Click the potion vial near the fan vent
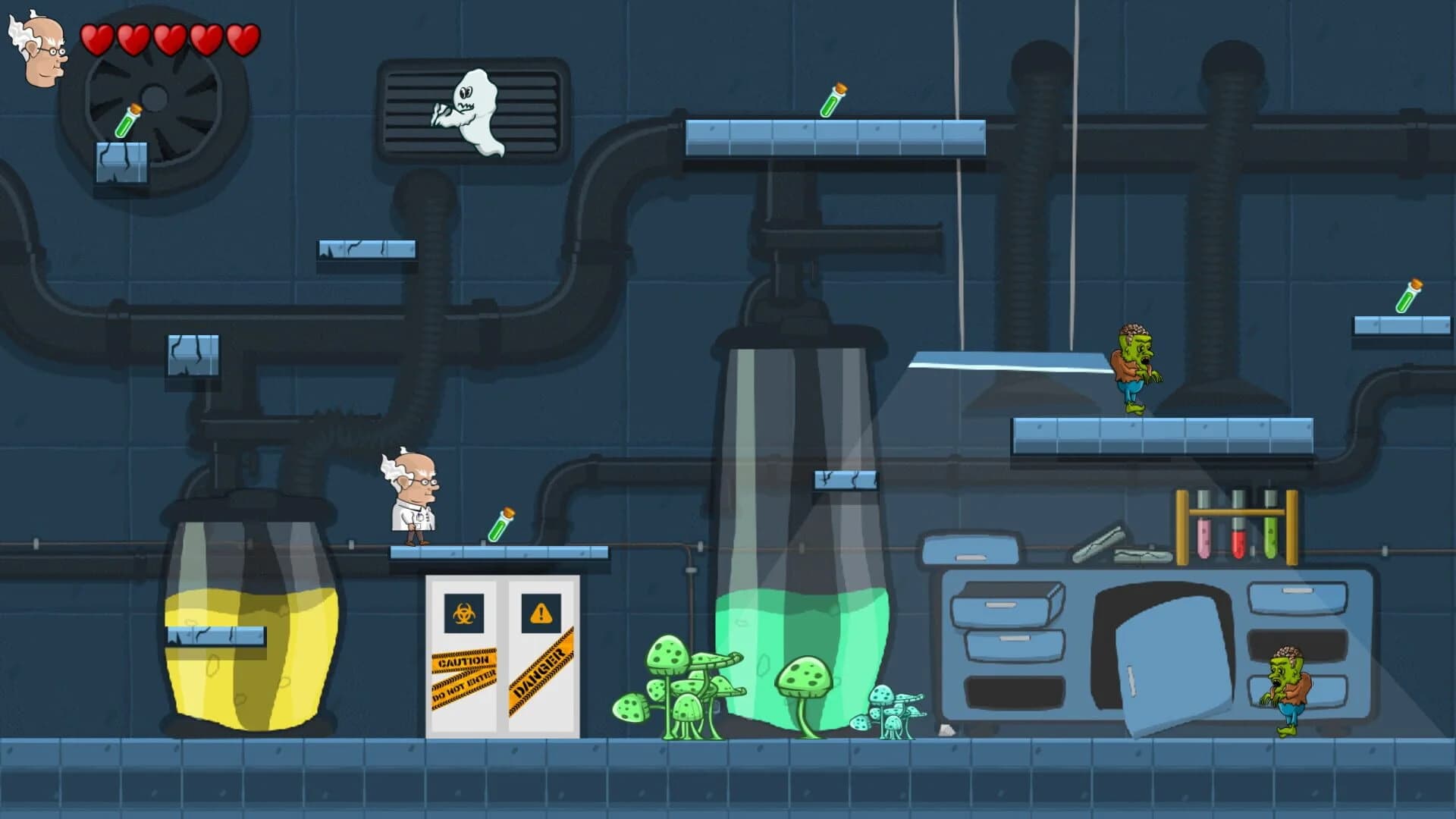Viewport: 1456px width, 819px height. (129, 120)
